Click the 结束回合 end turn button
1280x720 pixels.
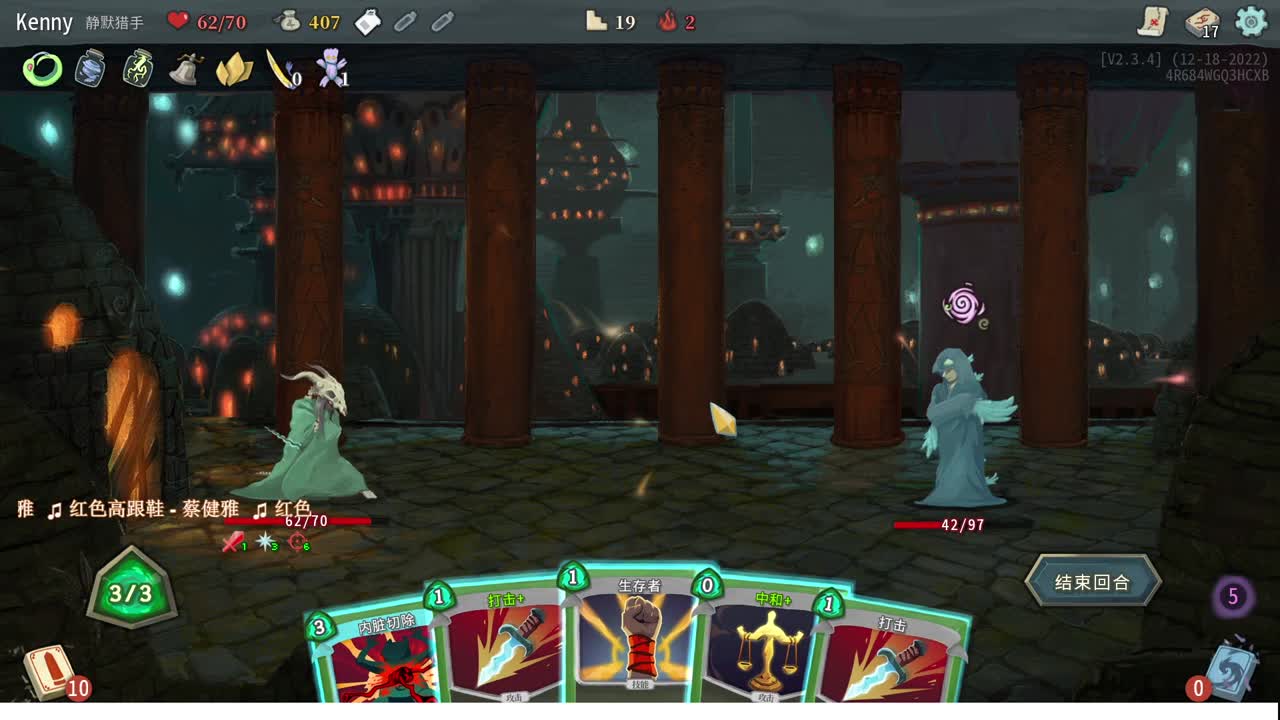pos(1092,582)
